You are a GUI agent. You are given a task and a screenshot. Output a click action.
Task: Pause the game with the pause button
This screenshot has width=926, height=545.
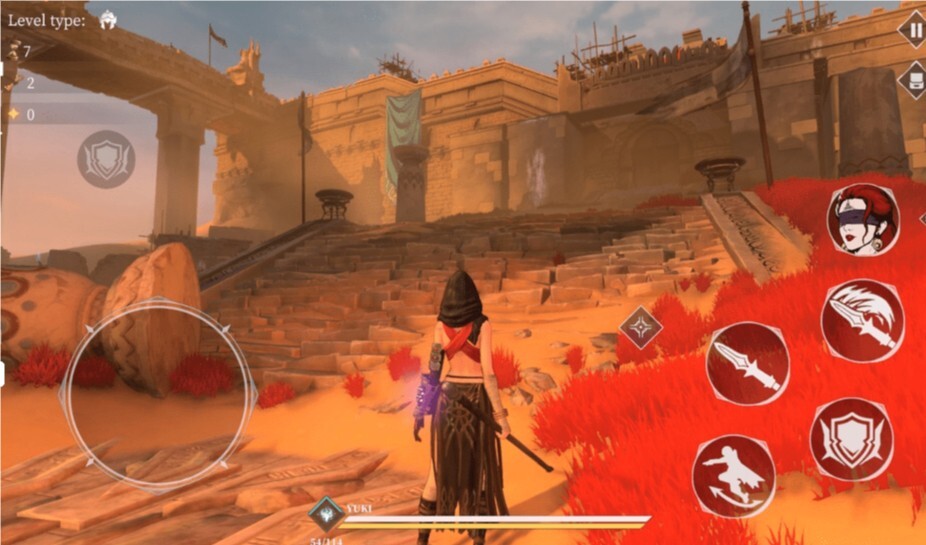coord(914,27)
